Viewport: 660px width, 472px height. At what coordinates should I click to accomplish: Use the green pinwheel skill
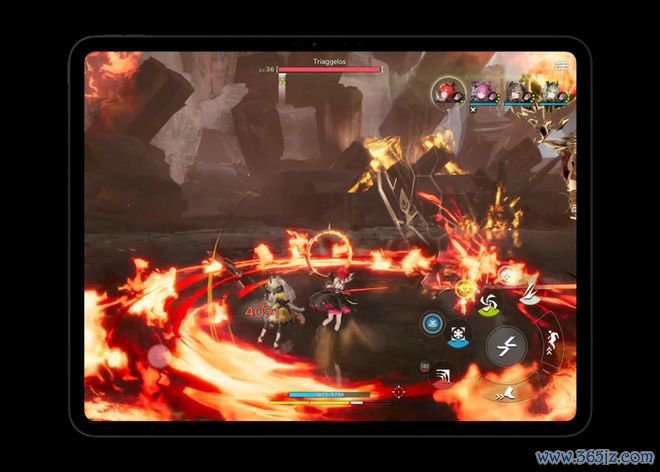pos(489,304)
